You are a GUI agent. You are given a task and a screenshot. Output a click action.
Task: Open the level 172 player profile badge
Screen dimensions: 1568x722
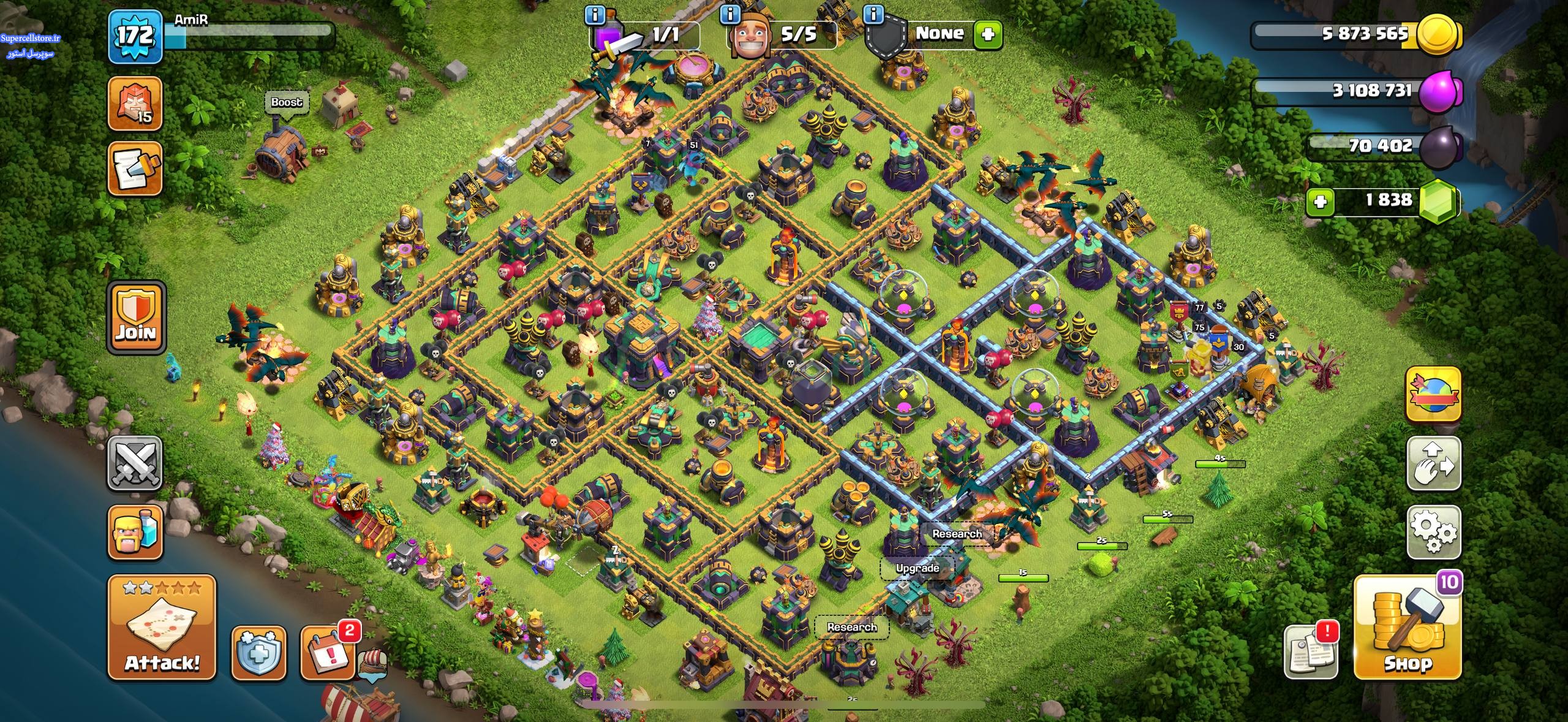(x=135, y=37)
